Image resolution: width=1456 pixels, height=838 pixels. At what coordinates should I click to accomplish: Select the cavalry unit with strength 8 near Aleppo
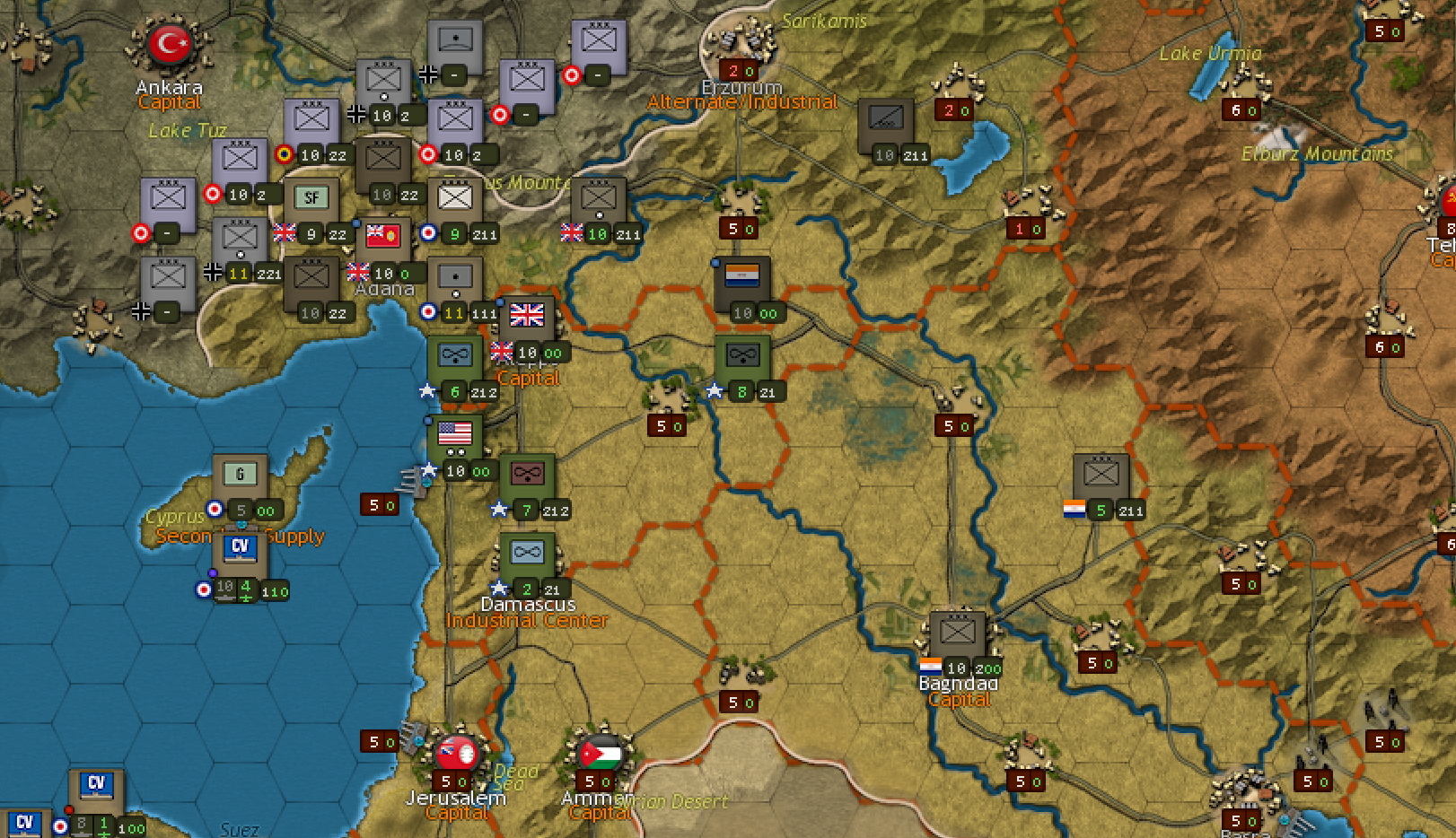tap(745, 354)
